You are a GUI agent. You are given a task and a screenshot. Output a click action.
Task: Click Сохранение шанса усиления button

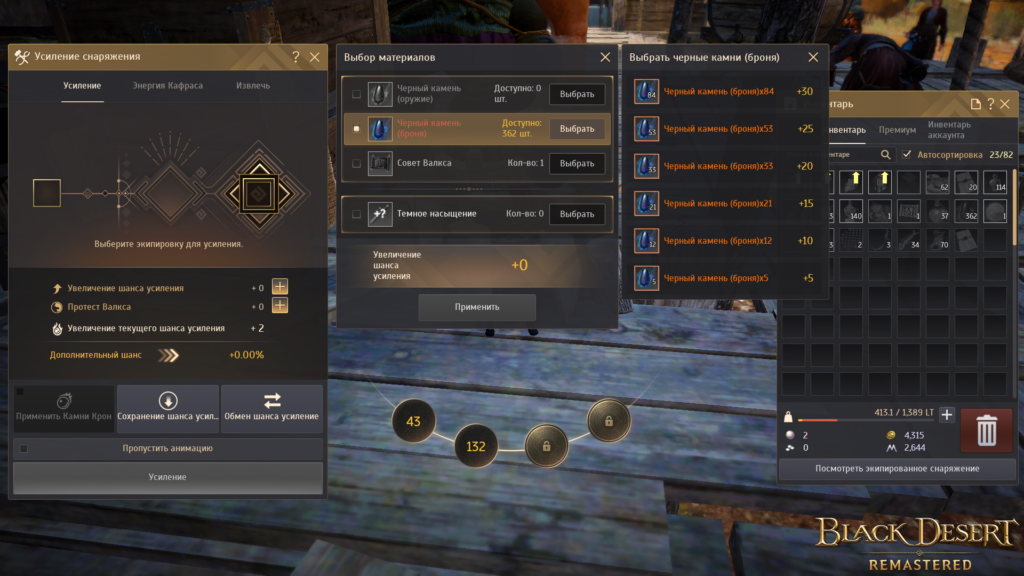pyautogui.click(x=167, y=408)
